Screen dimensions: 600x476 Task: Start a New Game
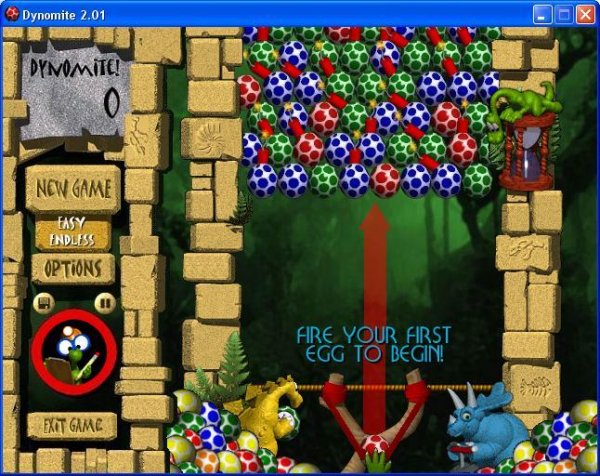(x=72, y=188)
